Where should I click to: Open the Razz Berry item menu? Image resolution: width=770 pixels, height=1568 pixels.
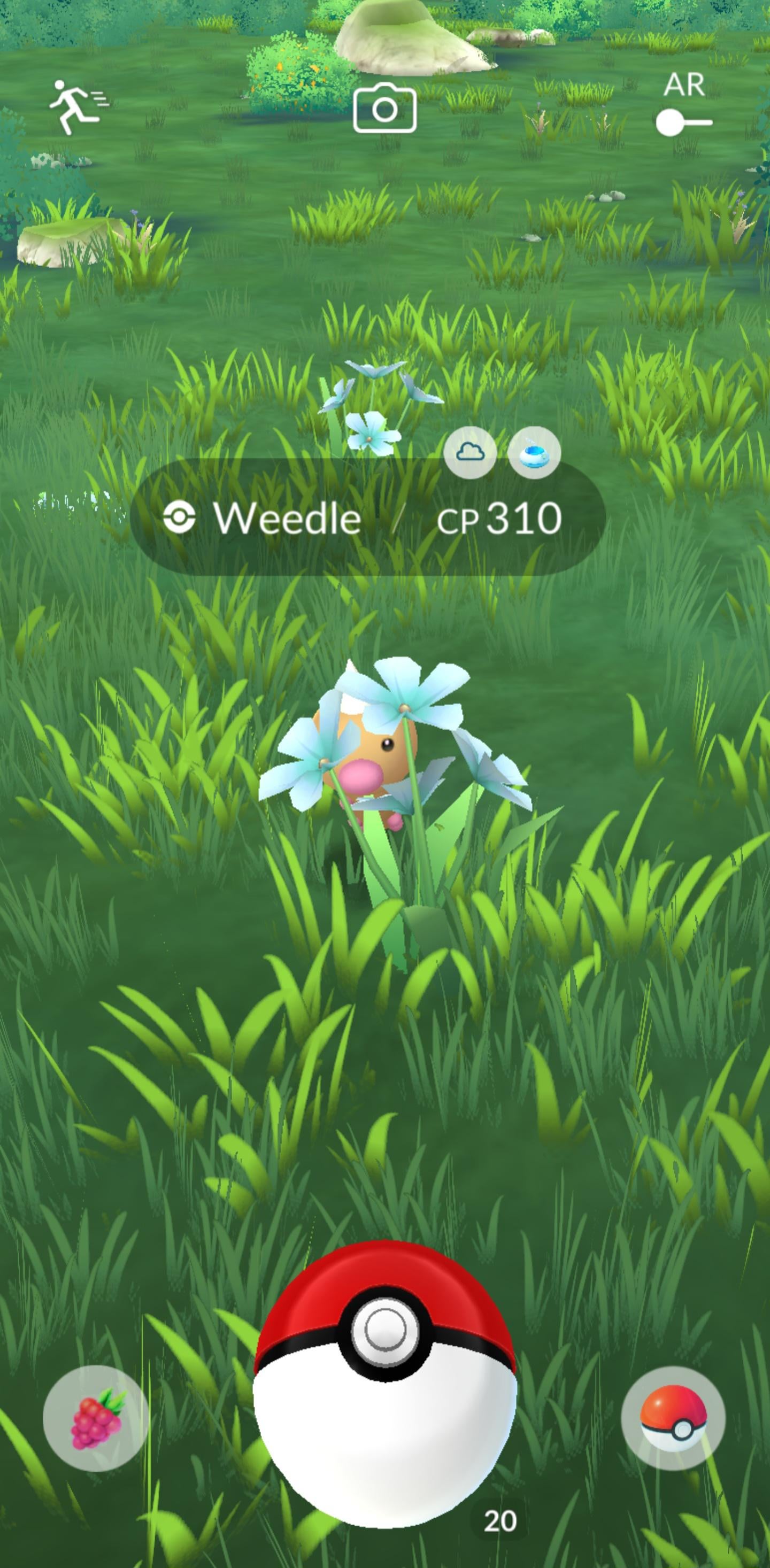tap(96, 1418)
